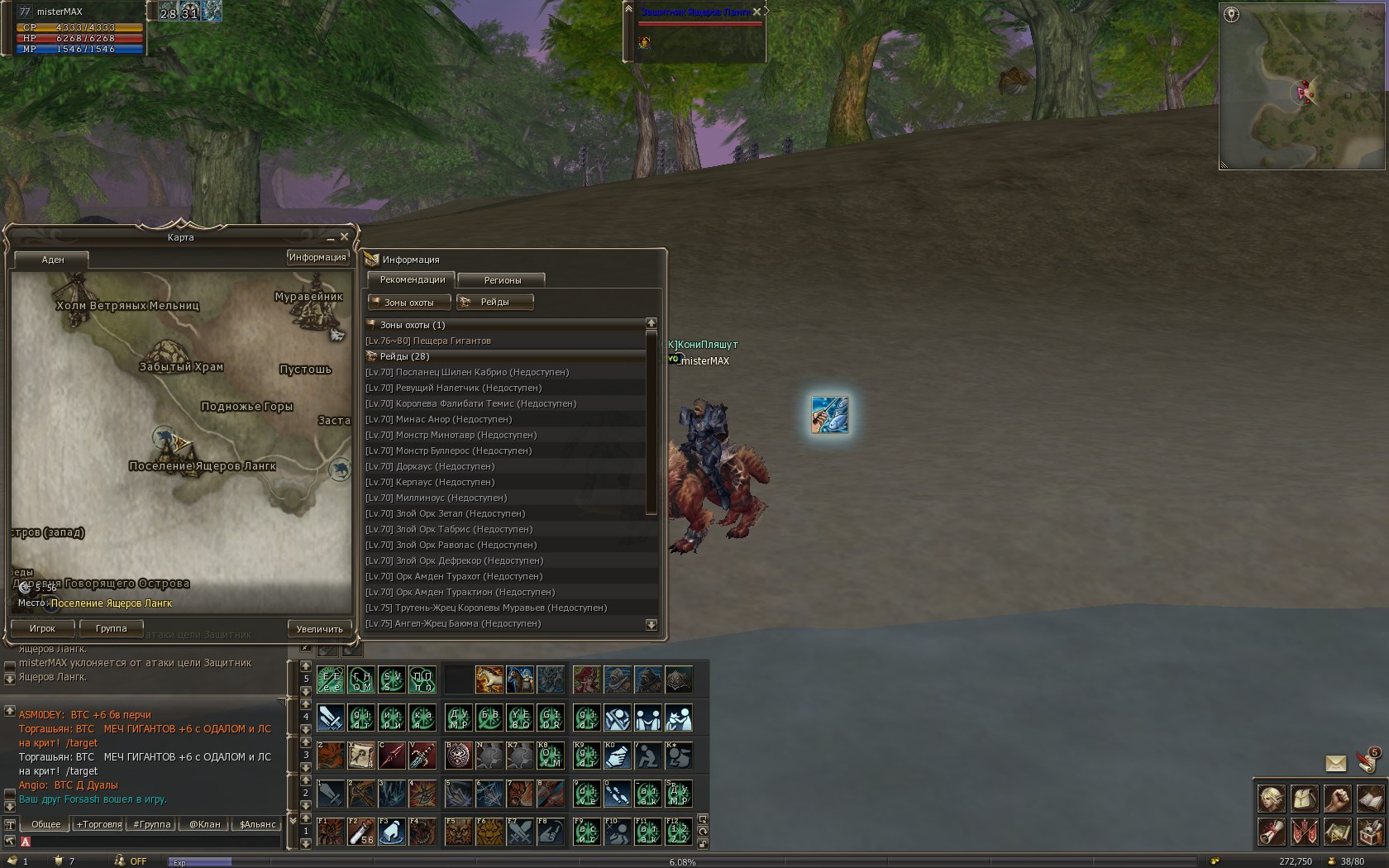Select the Зоны охоты filter button
The height and width of the screenshot is (868, 1389).
pos(409,303)
